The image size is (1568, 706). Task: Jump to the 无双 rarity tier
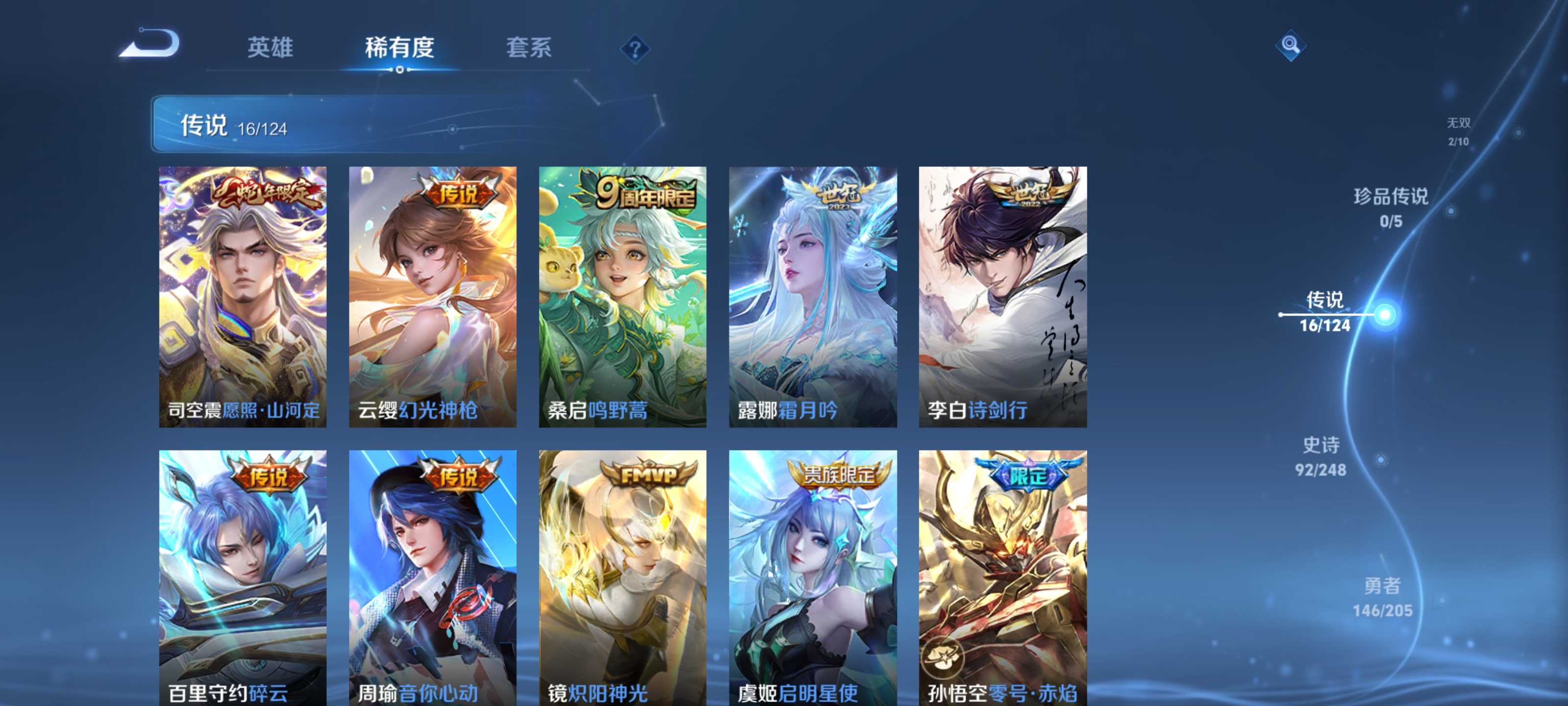pyautogui.click(x=1458, y=131)
